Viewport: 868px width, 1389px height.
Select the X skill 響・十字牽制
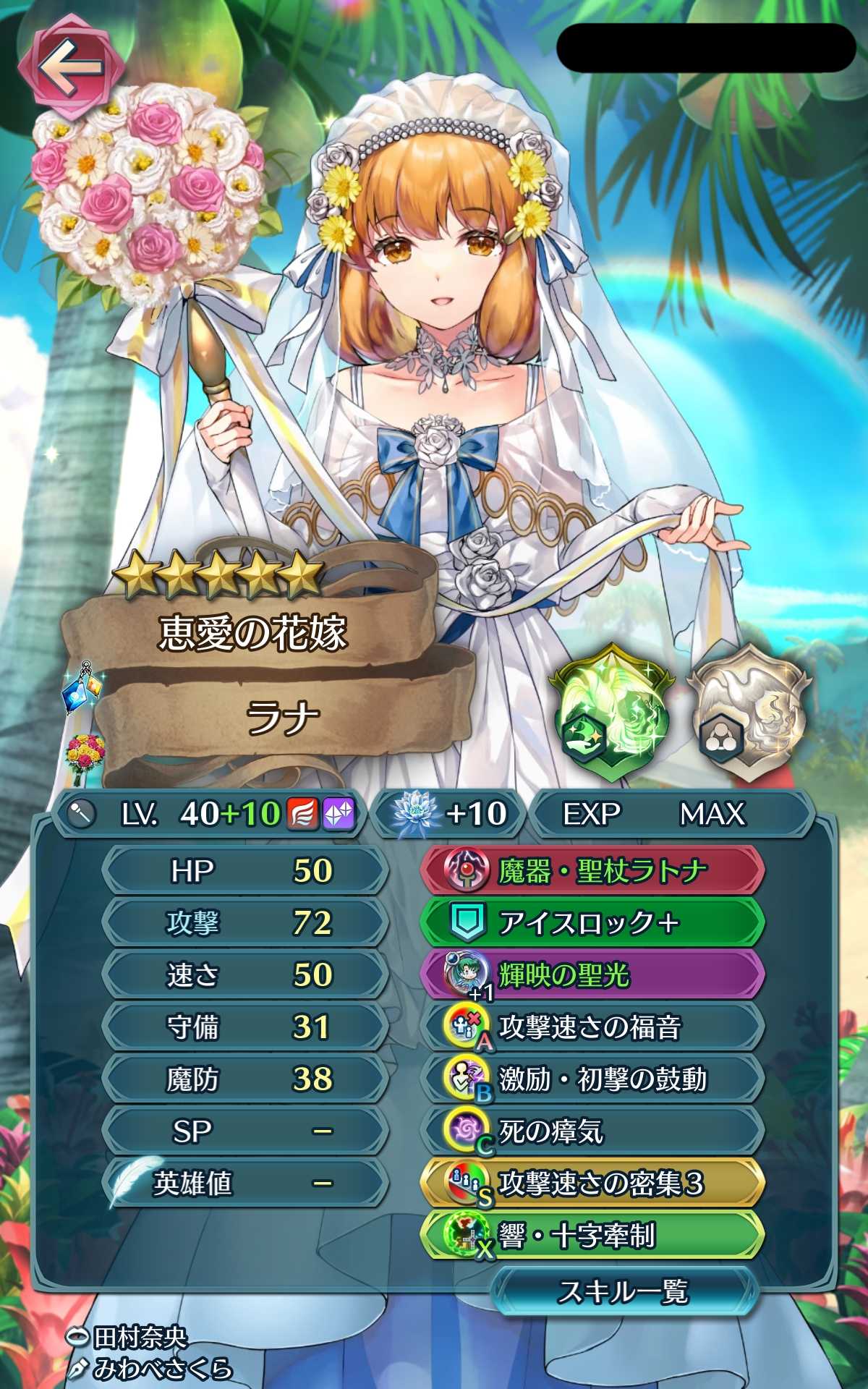tap(592, 1236)
